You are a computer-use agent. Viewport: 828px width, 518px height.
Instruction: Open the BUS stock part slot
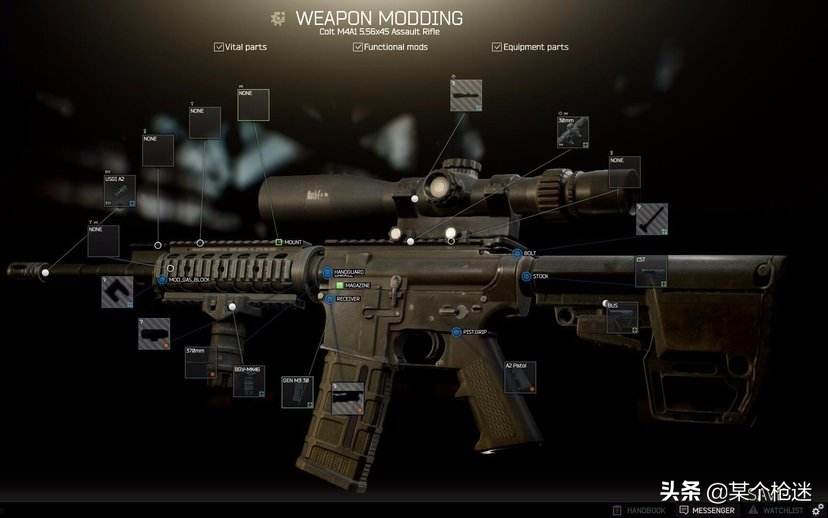(x=623, y=317)
